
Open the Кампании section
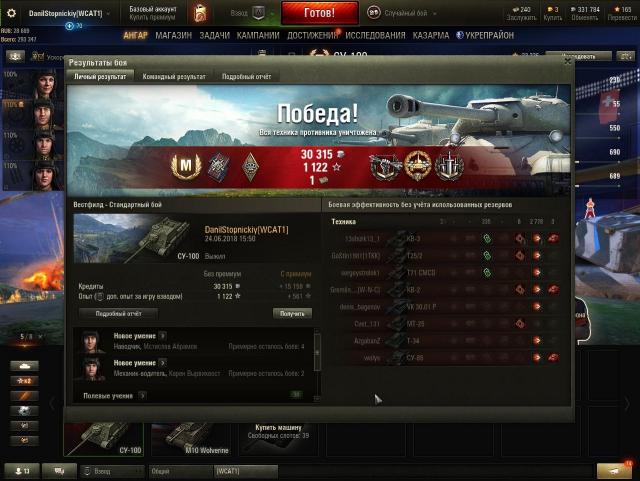tap(258, 34)
